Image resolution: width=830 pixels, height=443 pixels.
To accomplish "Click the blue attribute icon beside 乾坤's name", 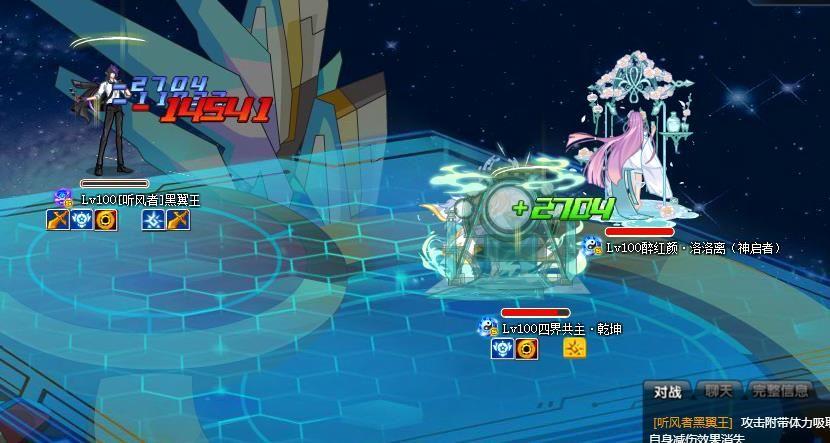I will [x=489, y=328].
